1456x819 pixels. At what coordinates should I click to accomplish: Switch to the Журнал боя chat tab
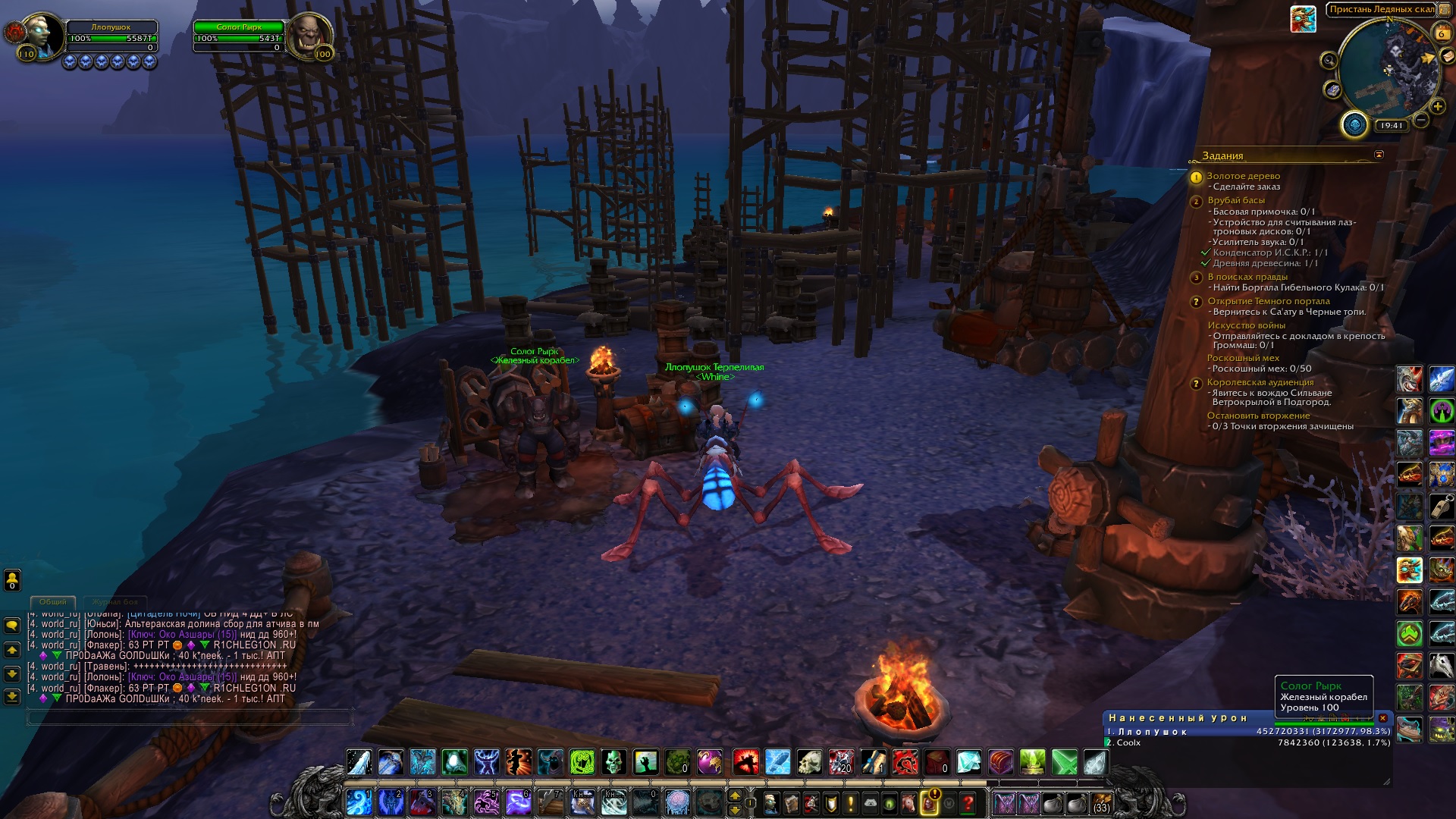pos(115,602)
